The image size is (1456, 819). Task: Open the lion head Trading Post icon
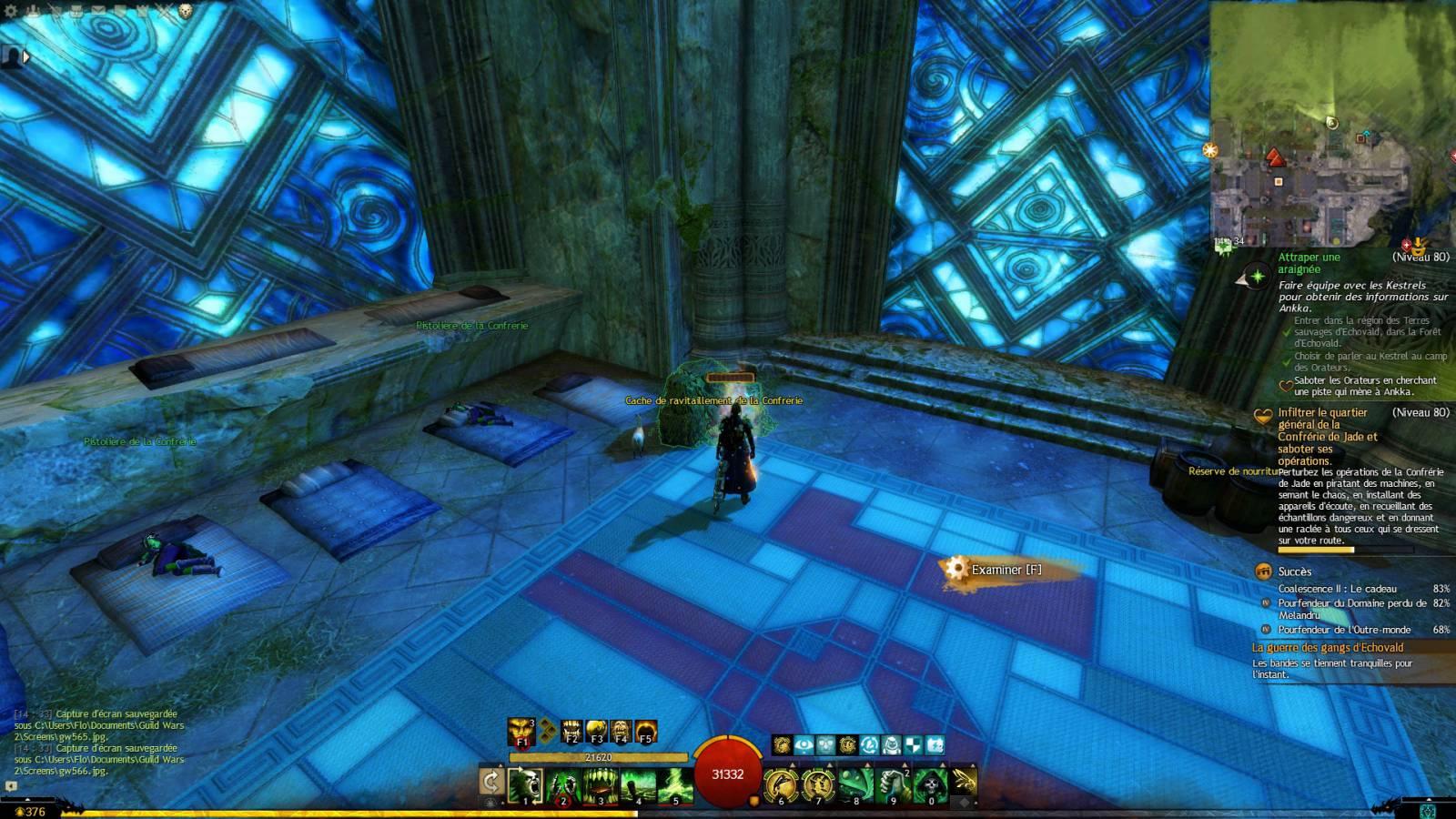(186, 11)
